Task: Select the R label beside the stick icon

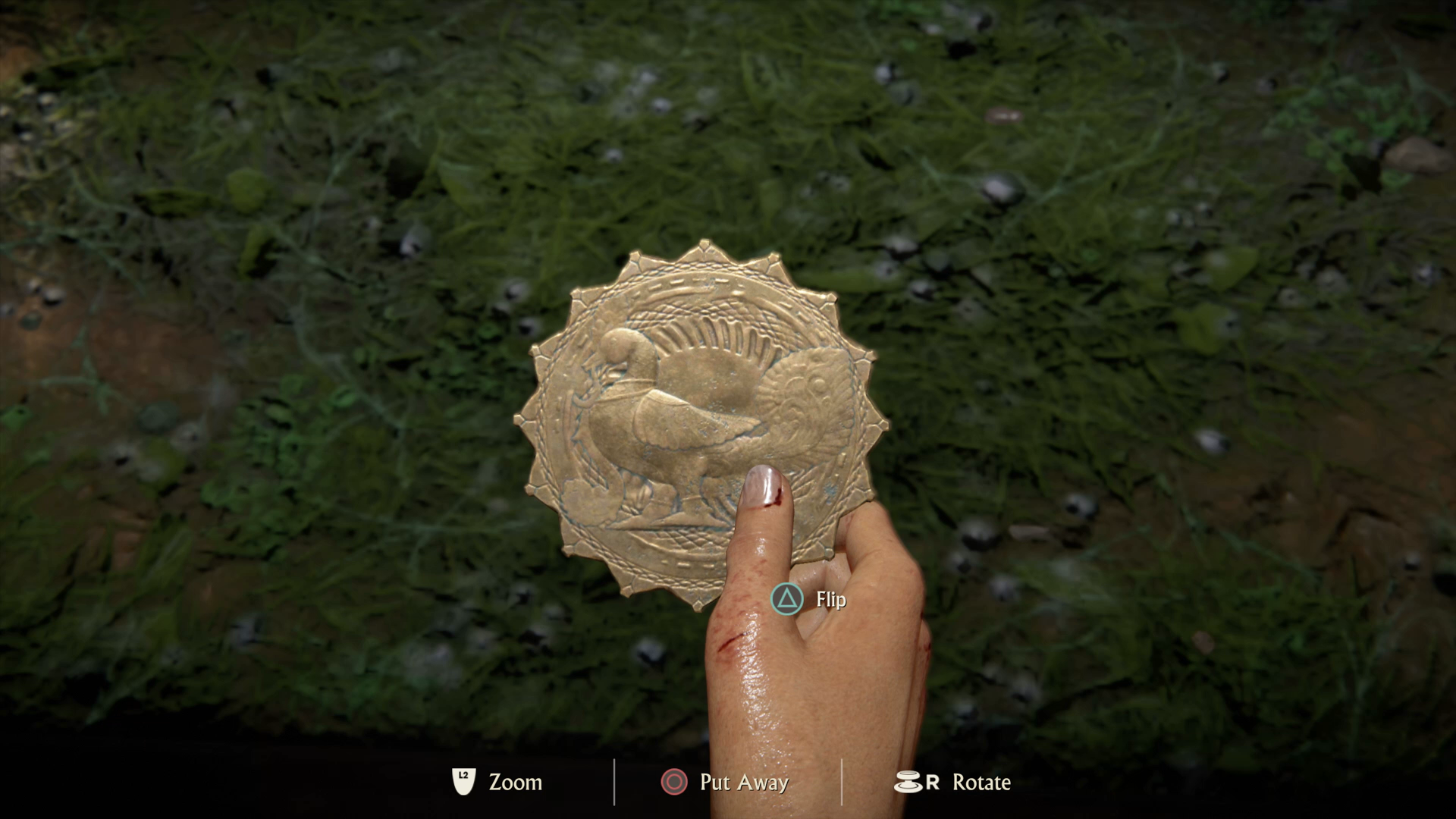Action: pos(930,782)
